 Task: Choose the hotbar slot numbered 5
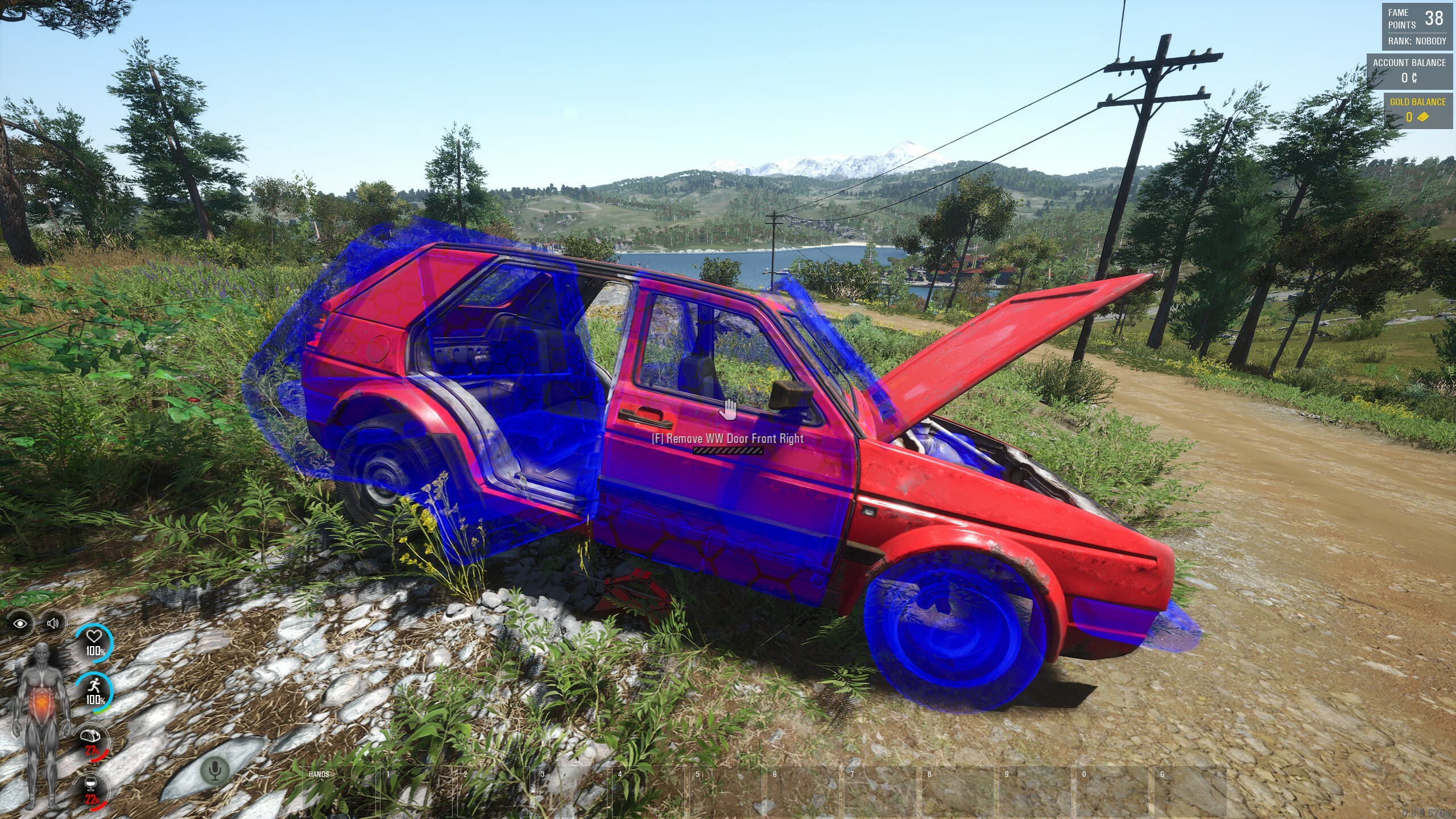click(726, 792)
